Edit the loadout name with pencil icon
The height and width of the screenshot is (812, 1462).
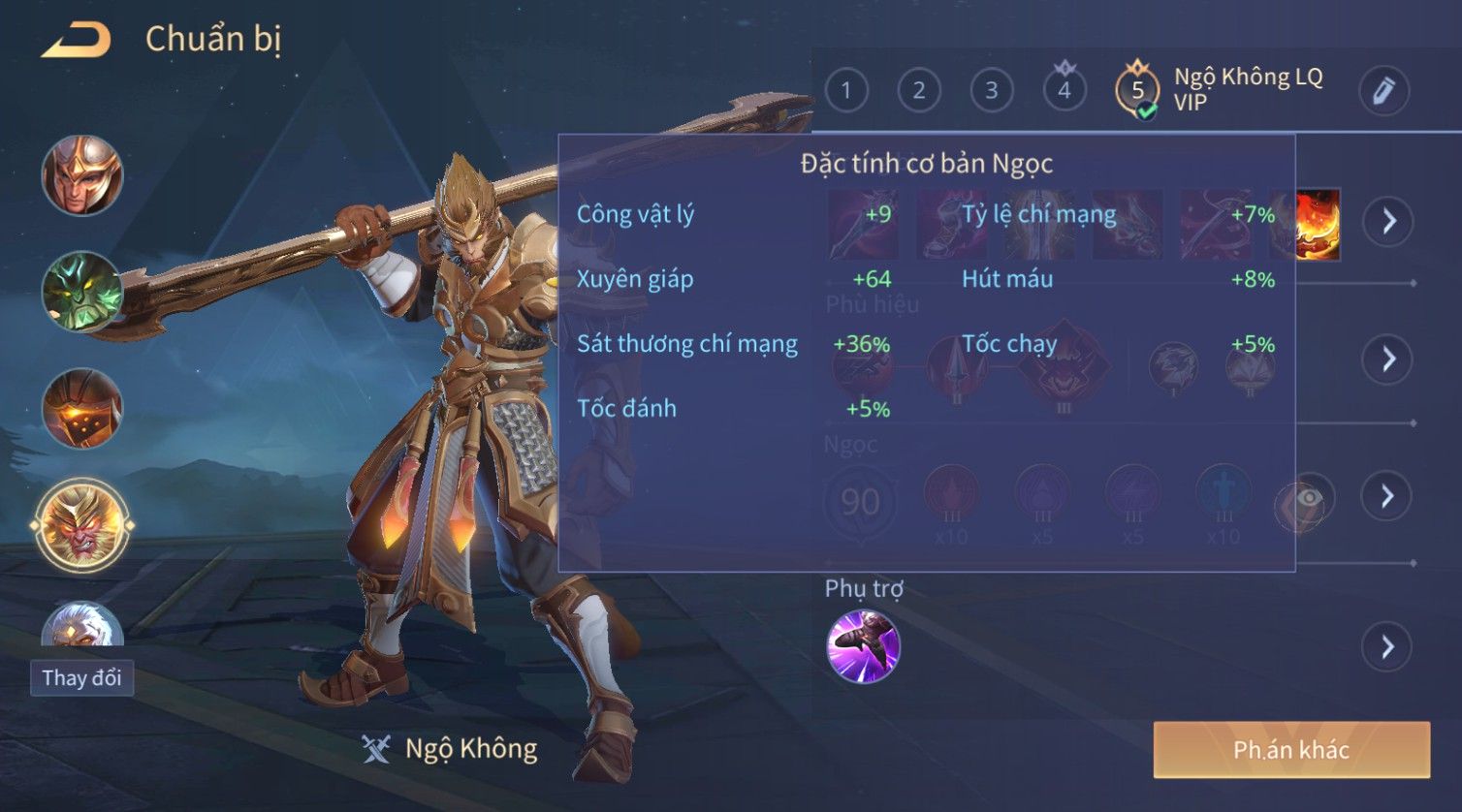point(1383,91)
